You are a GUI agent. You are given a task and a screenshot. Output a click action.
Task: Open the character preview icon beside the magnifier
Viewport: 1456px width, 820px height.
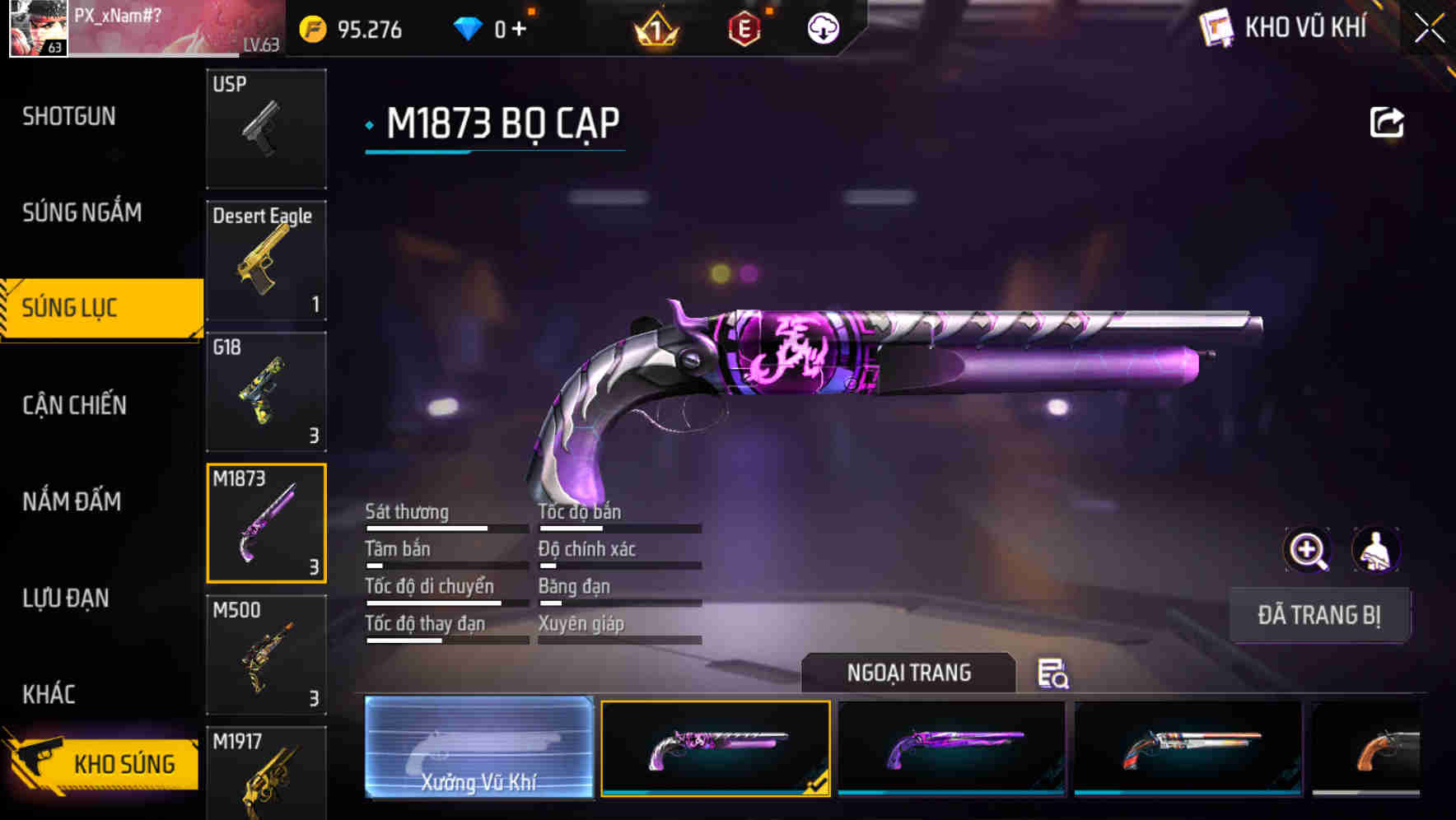pyautogui.click(x=1377, y=550)
